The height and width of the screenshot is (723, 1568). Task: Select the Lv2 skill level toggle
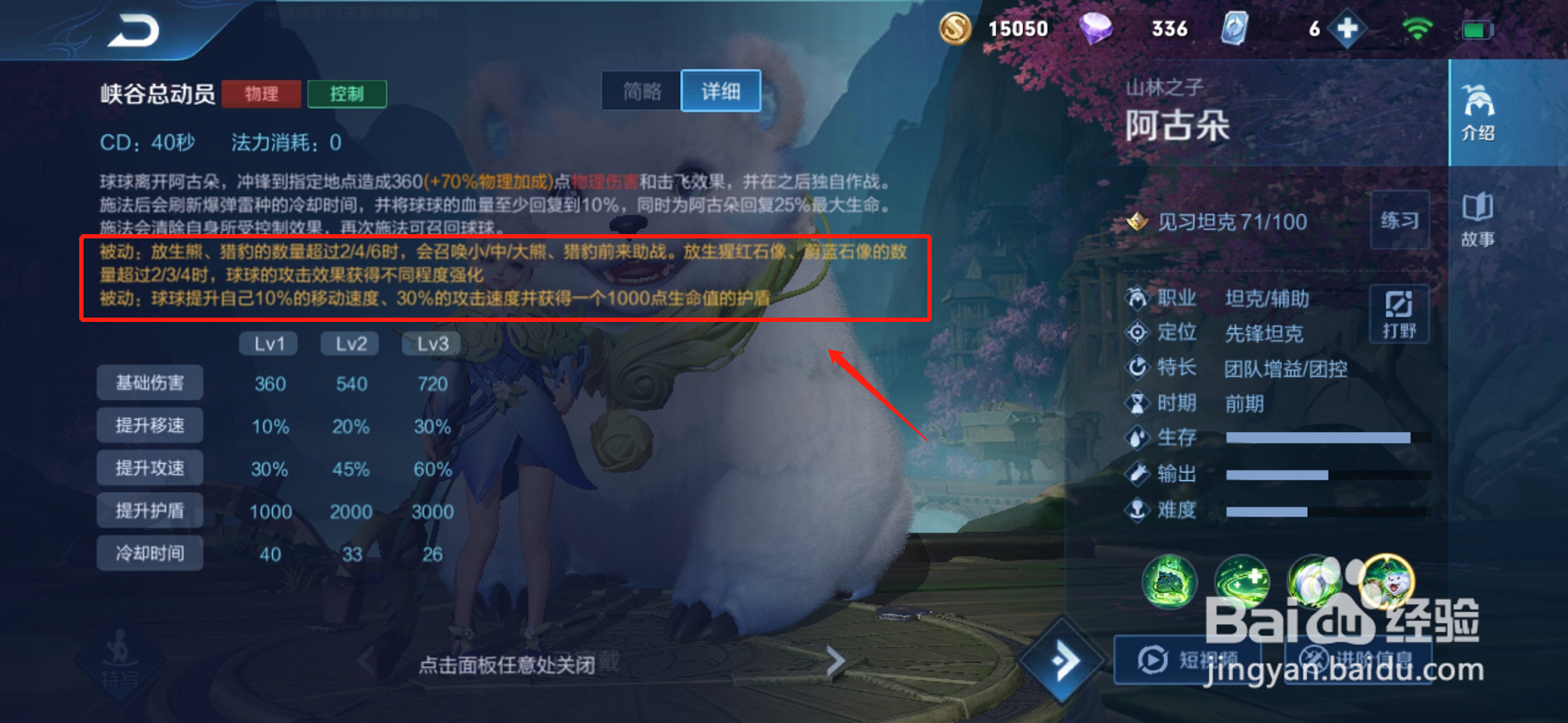coord(350,343)
